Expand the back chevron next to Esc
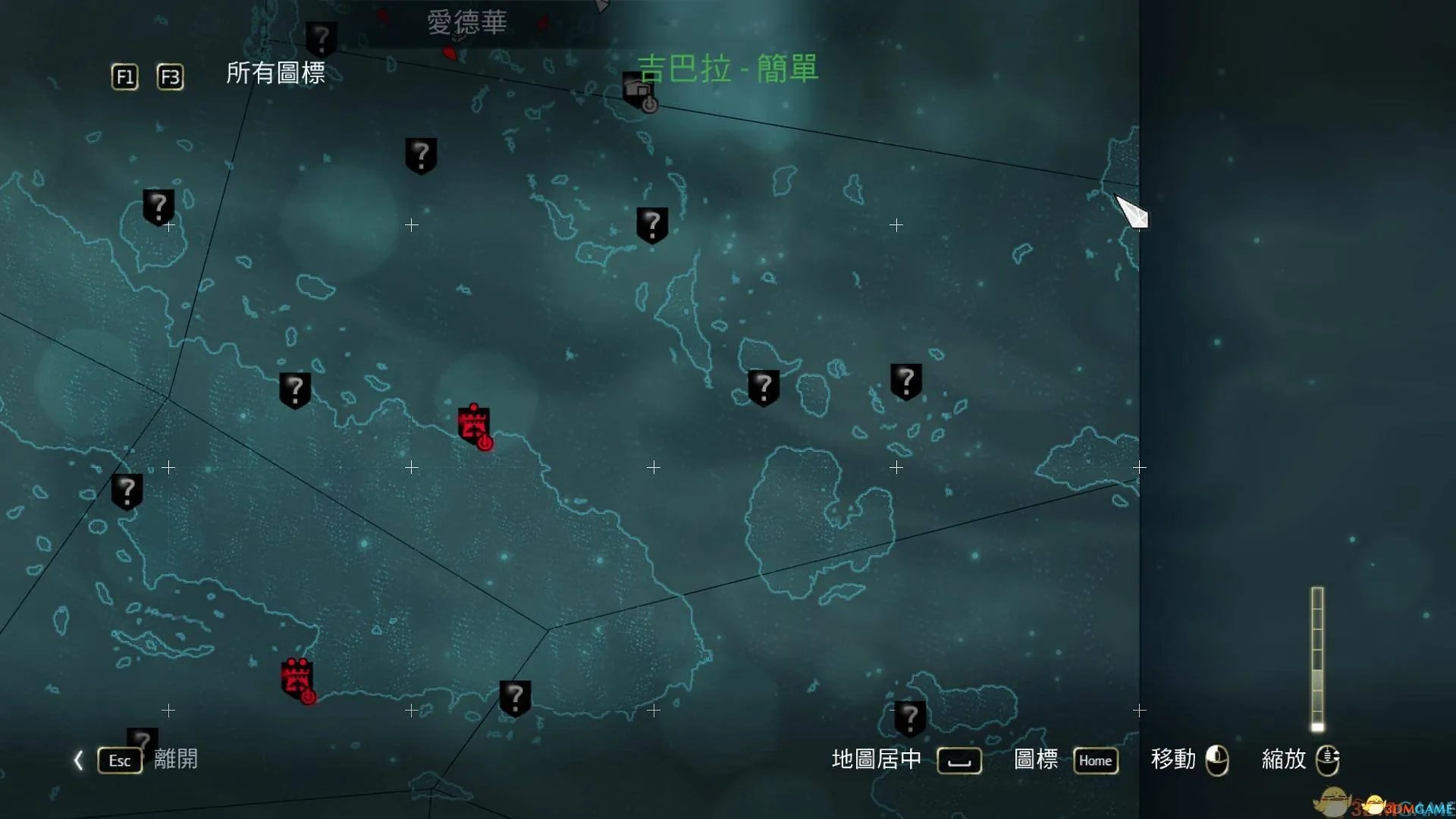Viewport: 1456px width, 819px height. tap(79, 761)
